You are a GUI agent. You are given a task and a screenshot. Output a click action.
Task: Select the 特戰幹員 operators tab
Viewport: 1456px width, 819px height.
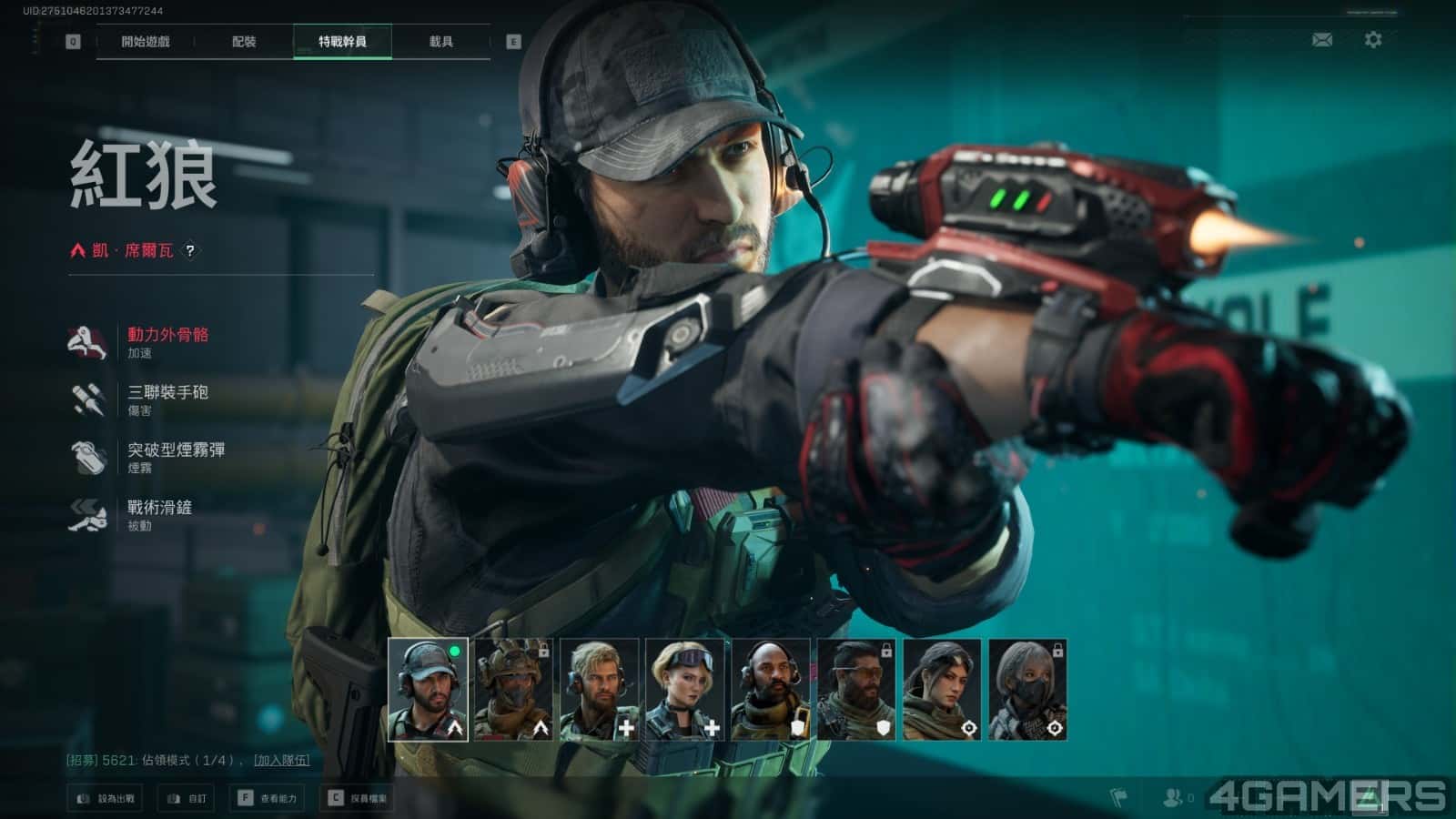pos(342,42)
